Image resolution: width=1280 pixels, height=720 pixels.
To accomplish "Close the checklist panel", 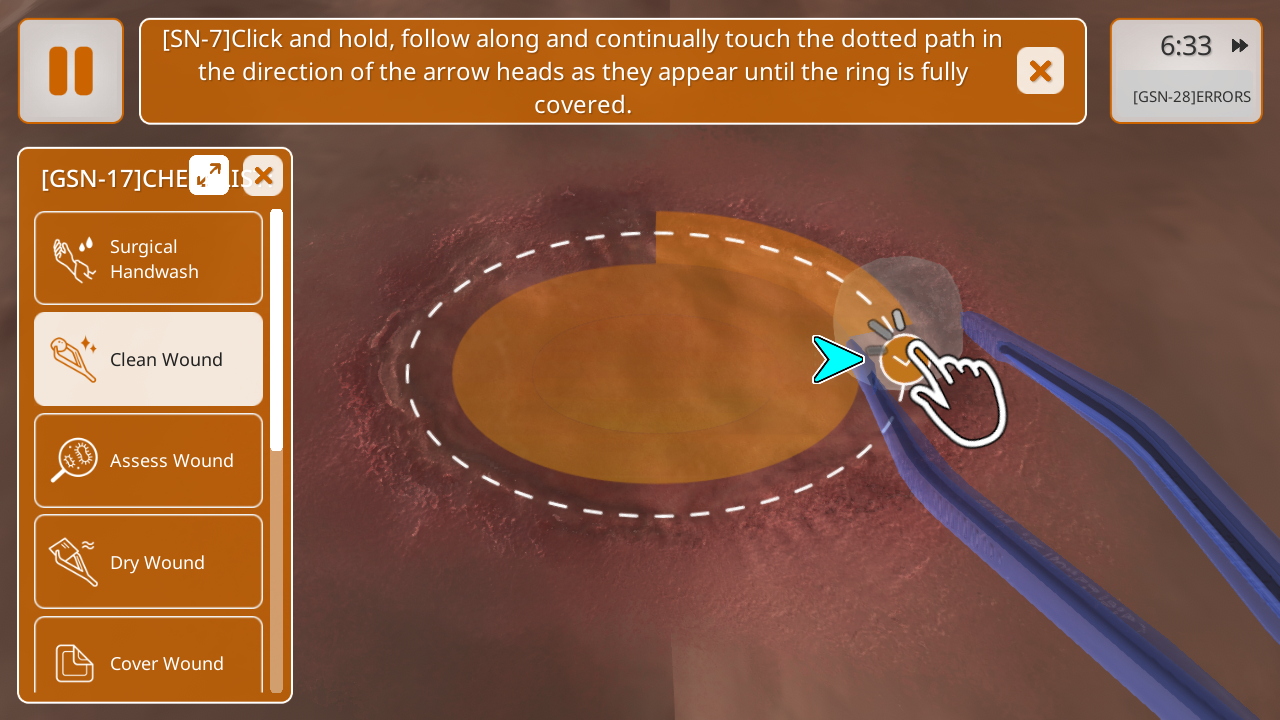I will (x=263, y=175).
